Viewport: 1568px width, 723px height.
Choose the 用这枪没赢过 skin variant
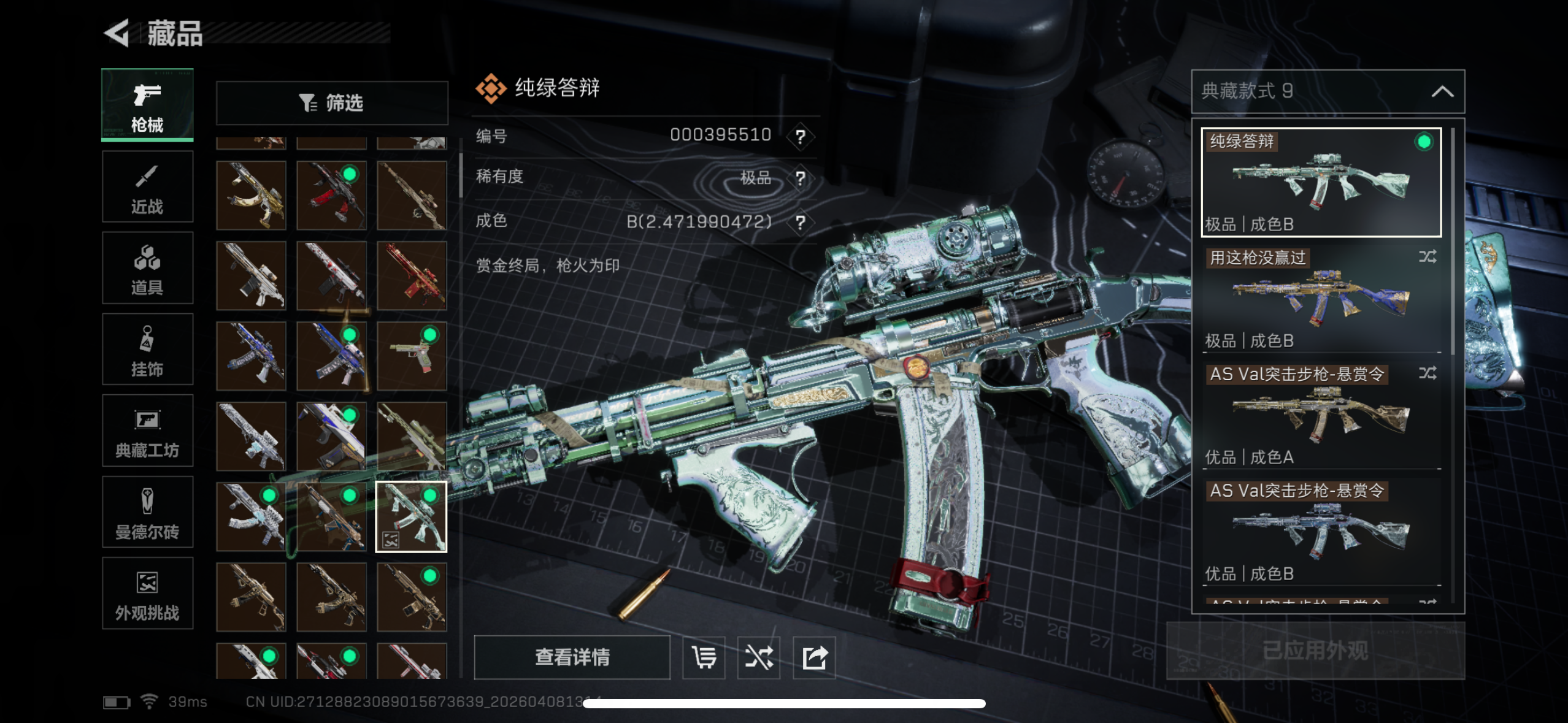coord(1321,299)
